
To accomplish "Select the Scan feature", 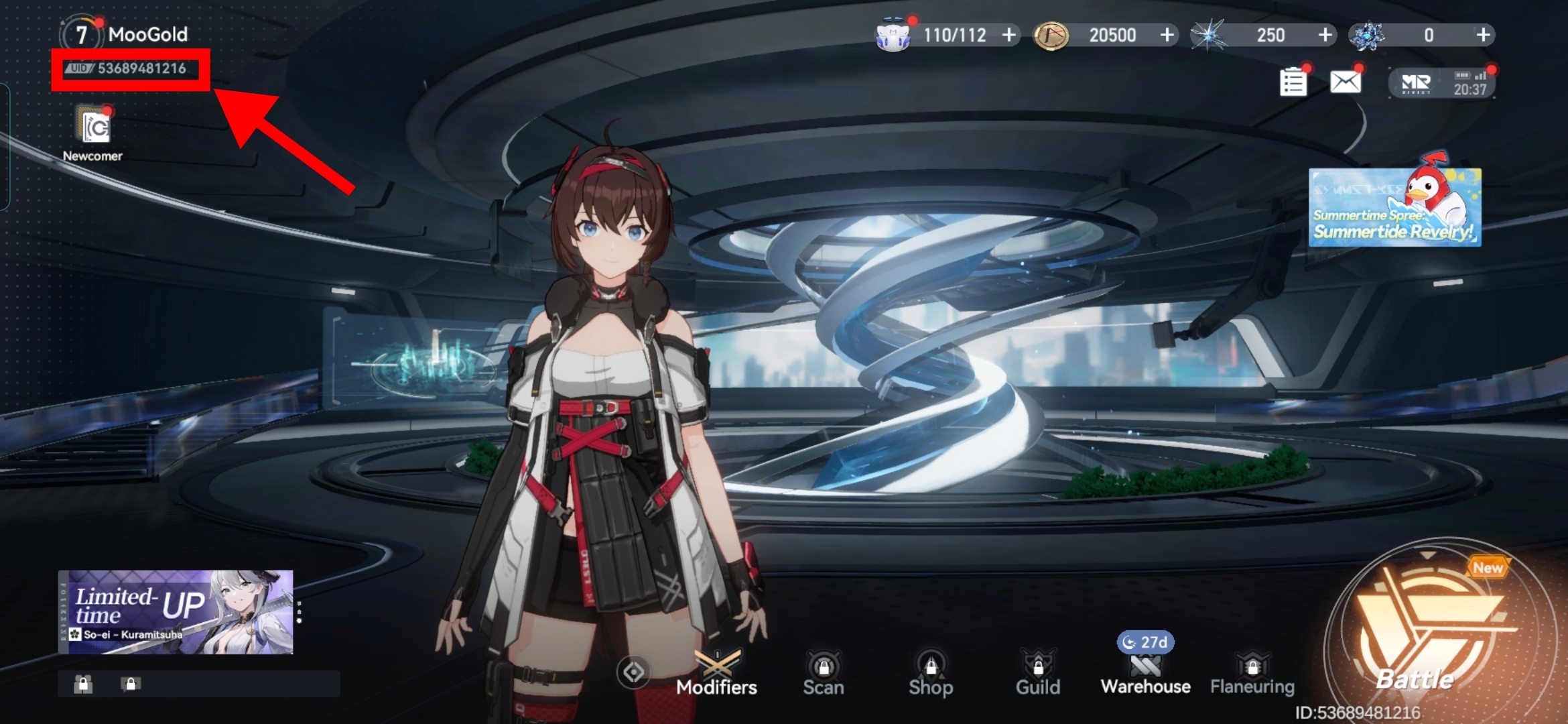I will [x=824, y=670].
